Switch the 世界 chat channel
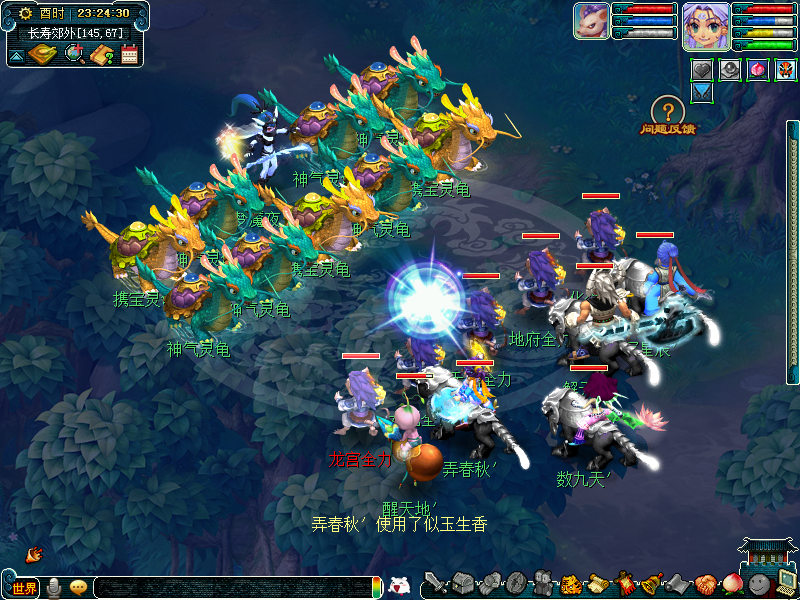The width and height of the screenshot is (800, 600). coord(24,588)
